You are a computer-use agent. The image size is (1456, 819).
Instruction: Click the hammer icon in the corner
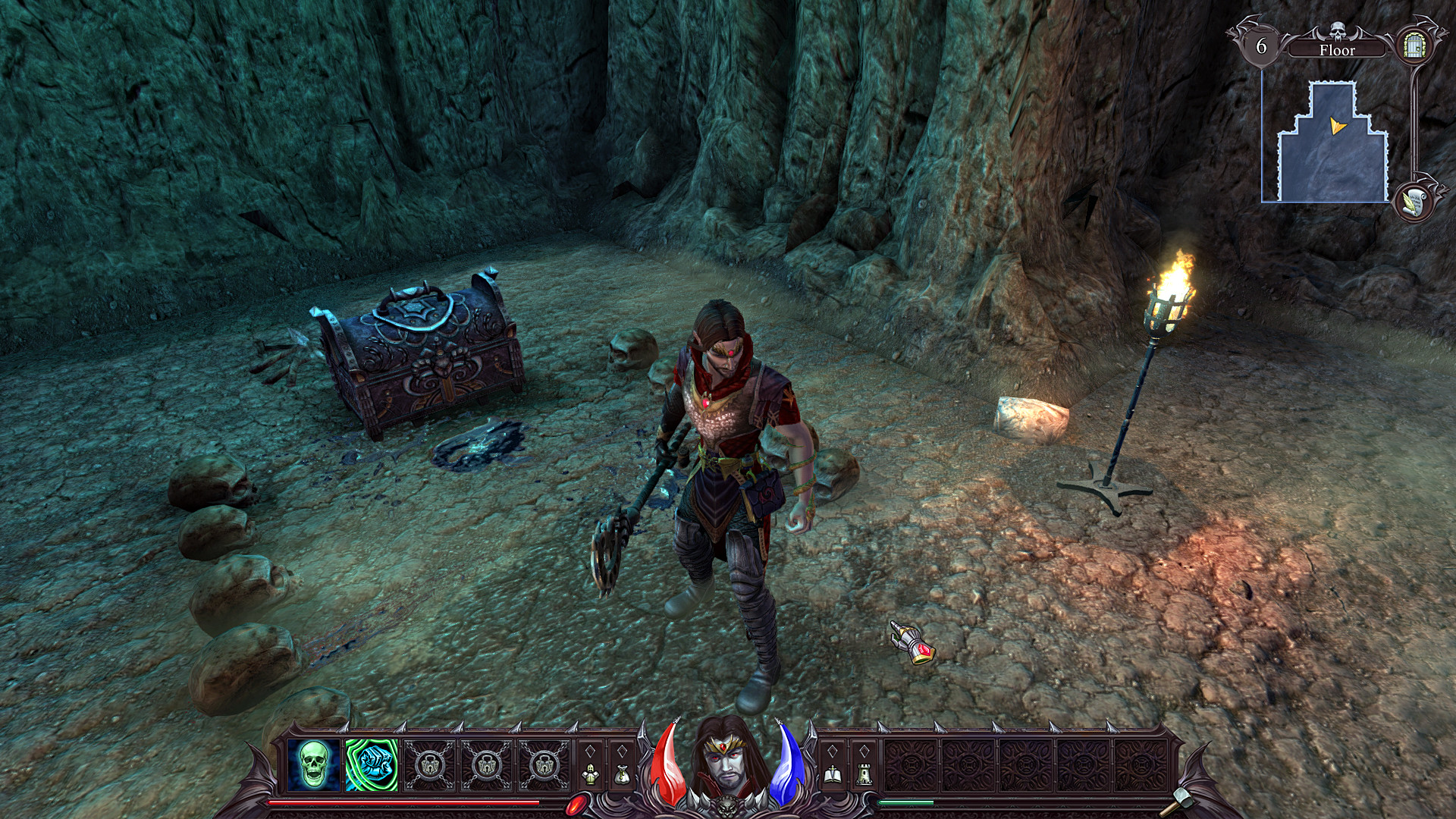(1183, 797)
